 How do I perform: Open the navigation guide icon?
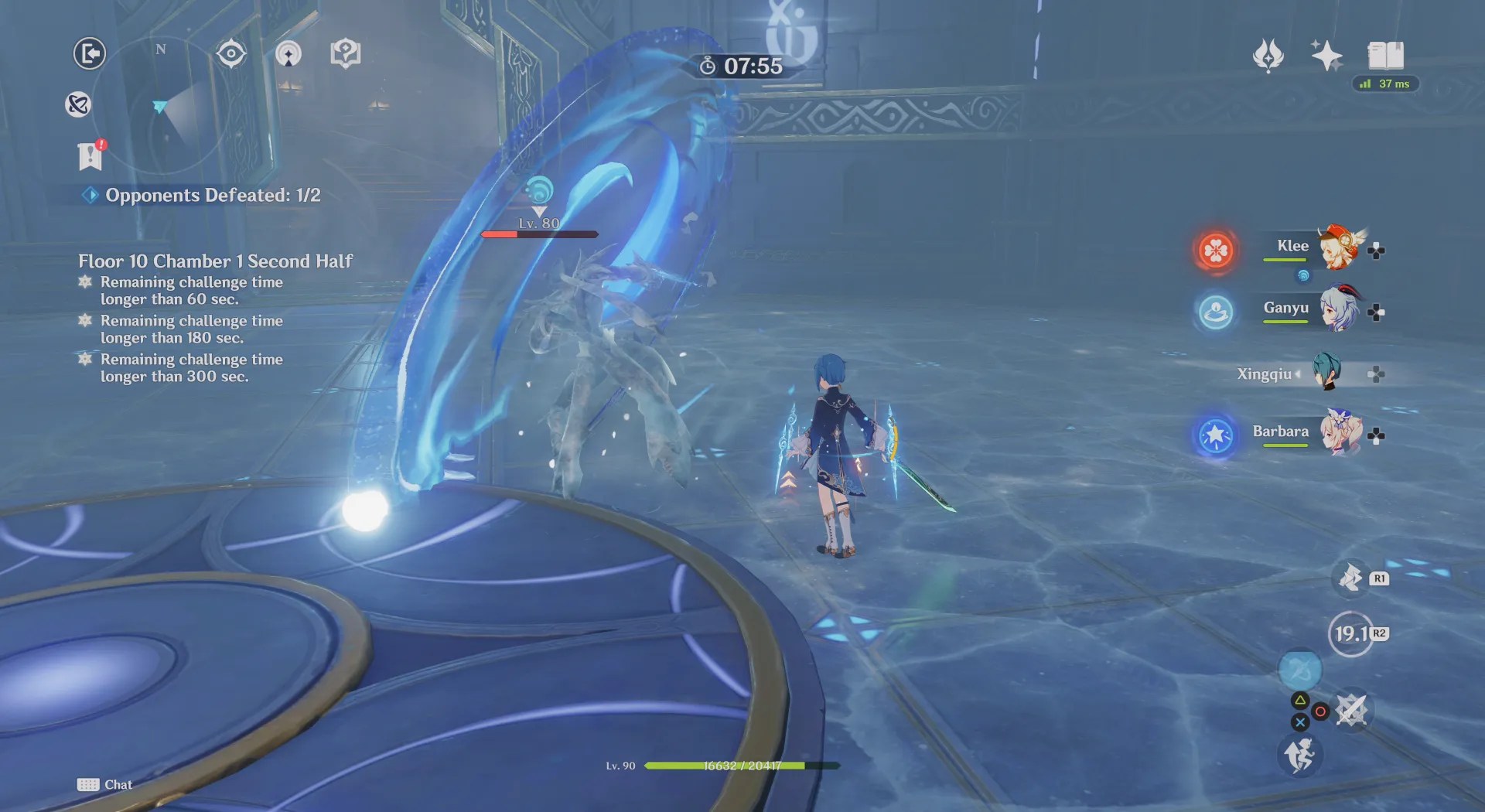[289, 54]
